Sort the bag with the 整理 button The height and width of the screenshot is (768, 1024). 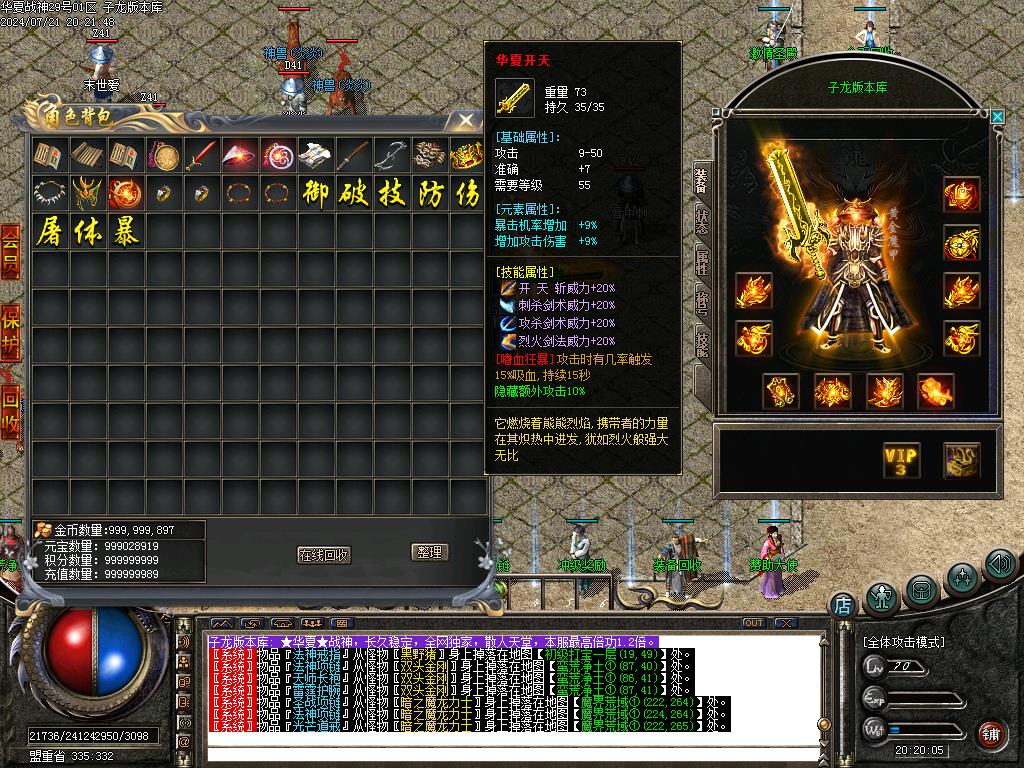pyautogui.click(x=429, y=552)
